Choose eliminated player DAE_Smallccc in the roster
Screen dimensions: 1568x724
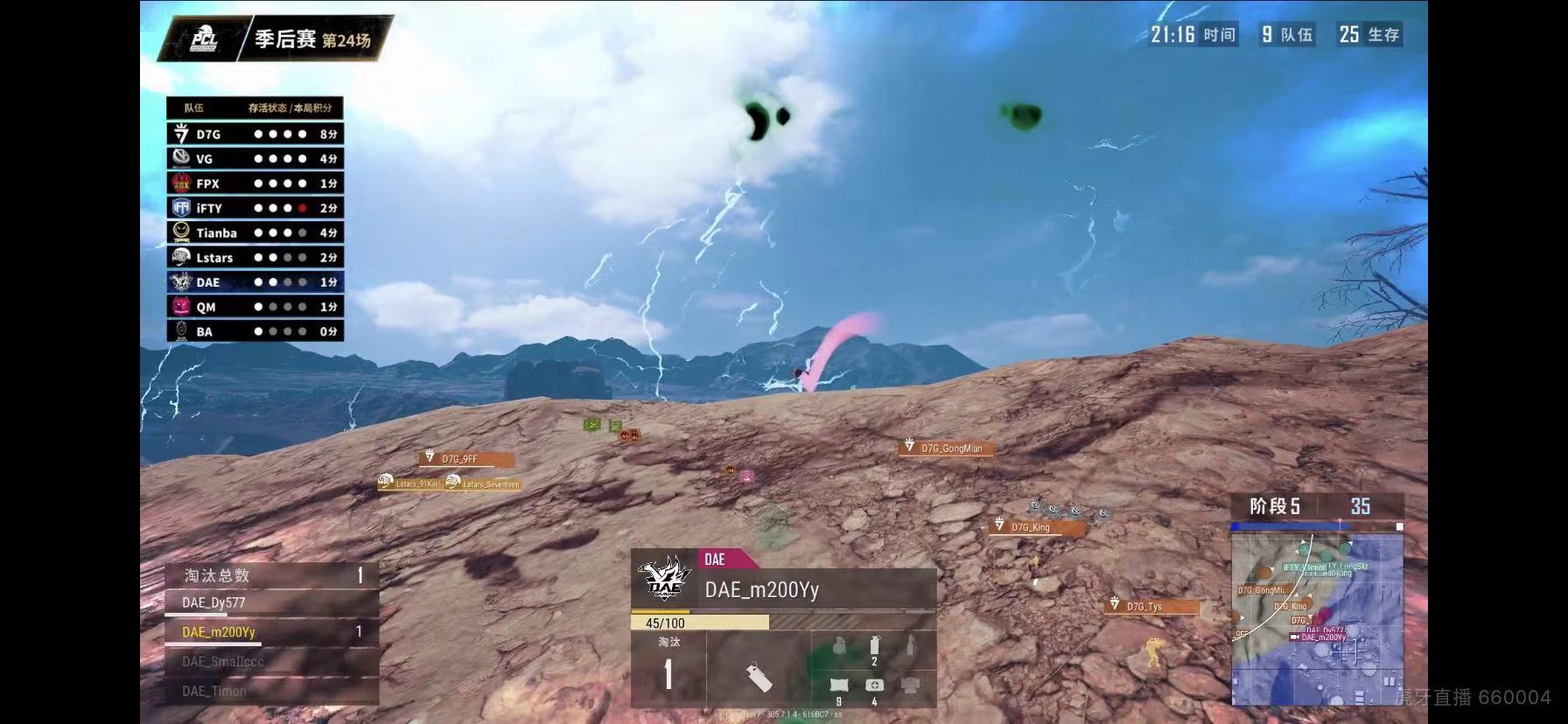pyautogui.click(x=271, y=661)
